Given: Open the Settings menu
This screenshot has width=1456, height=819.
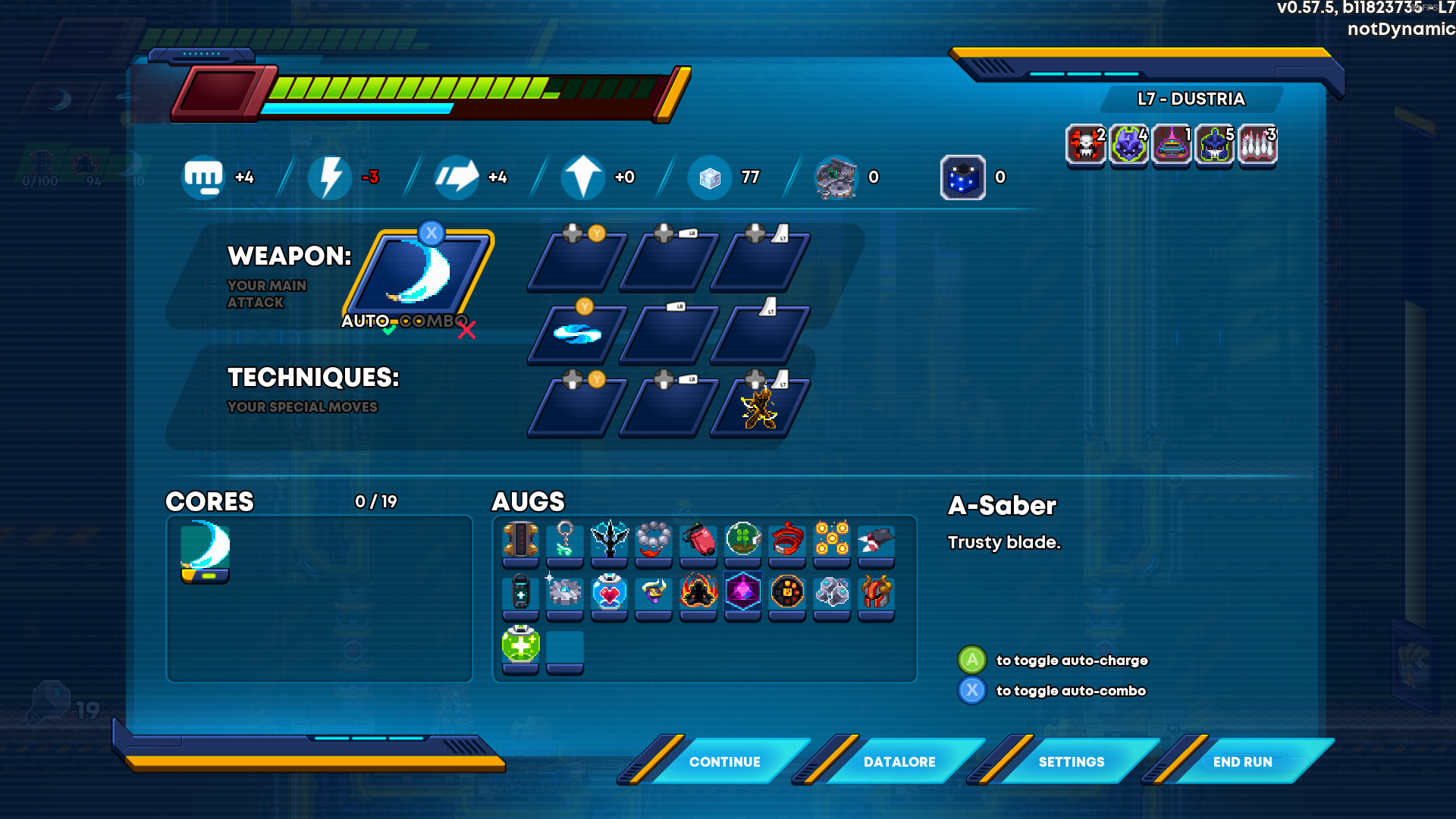Looking at the screenshot, I should [1071, 761].
